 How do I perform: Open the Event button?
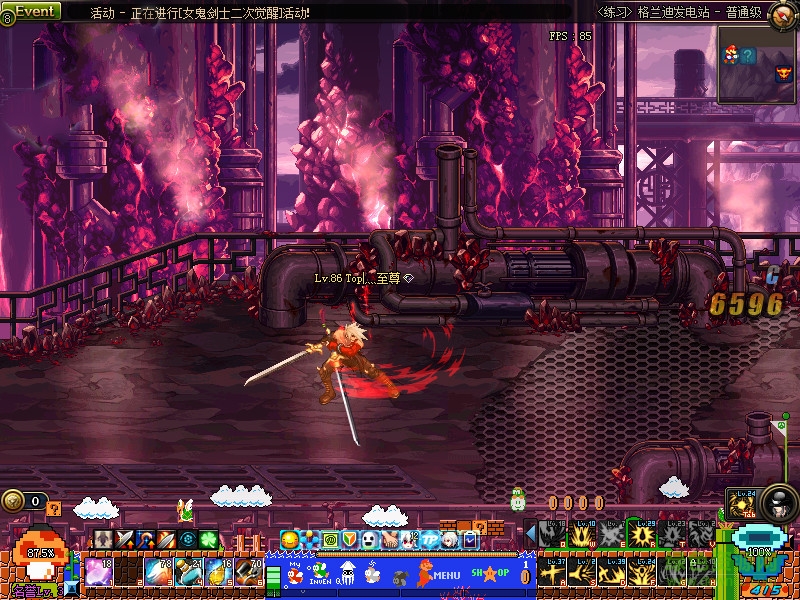(32, 11)
